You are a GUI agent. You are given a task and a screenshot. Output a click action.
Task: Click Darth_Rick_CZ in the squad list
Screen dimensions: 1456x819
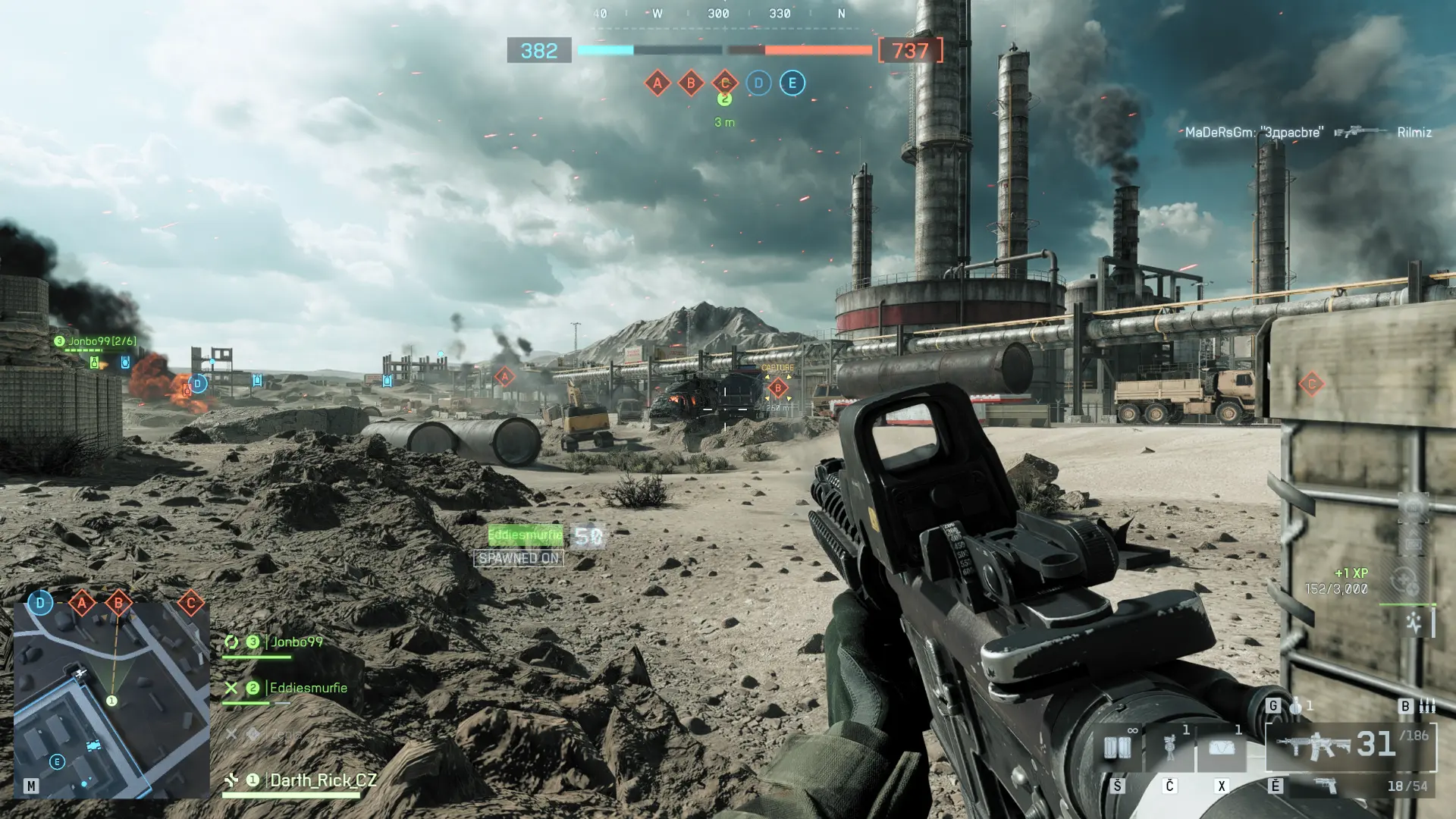click(x=322, y=780)
